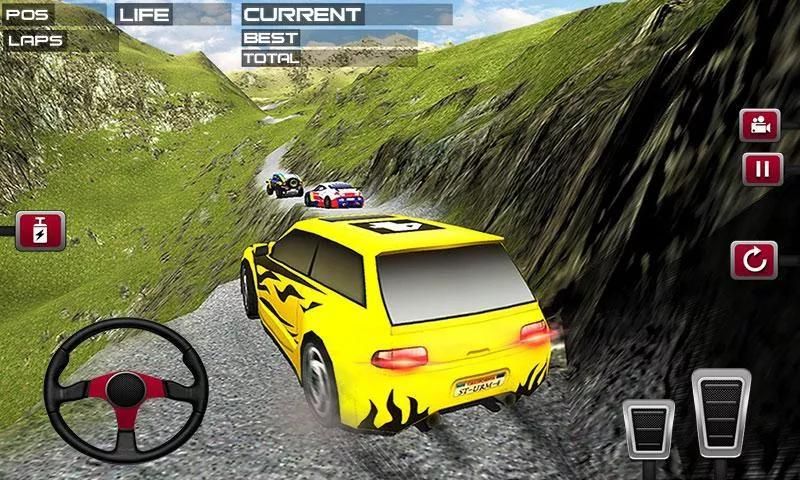Hit the brake pedal

[x=648, y=428]
